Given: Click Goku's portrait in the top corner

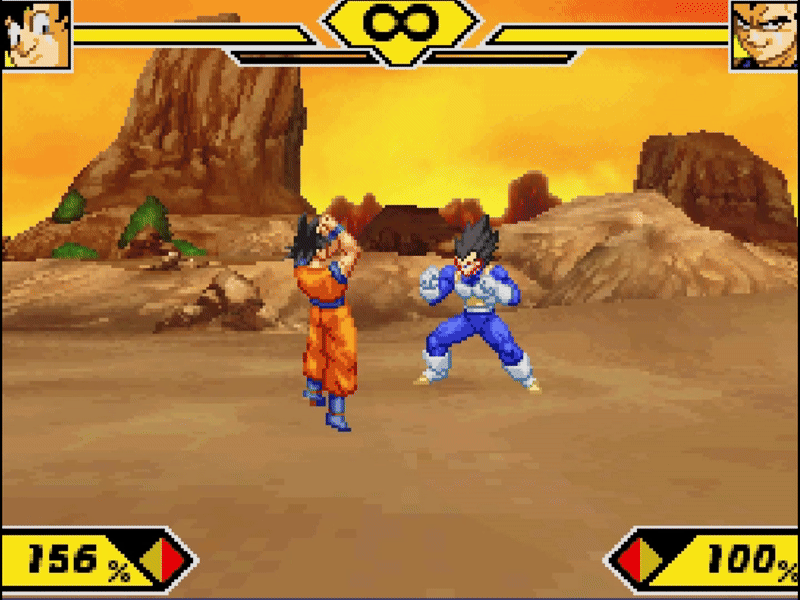Looking at the screenshot, I should [x=37, y=34].
